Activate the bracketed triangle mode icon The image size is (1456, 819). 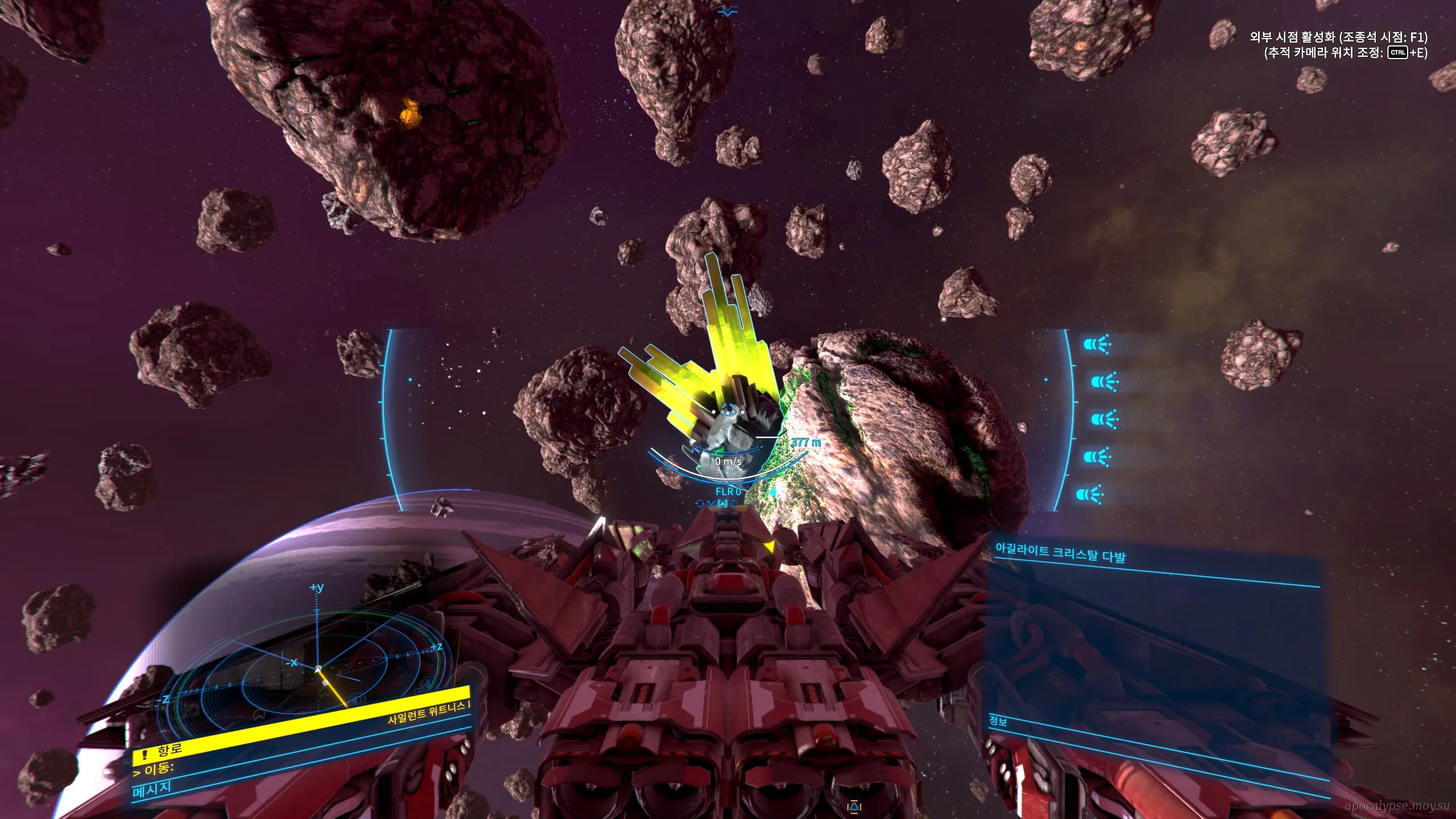(x=722, y=503)
